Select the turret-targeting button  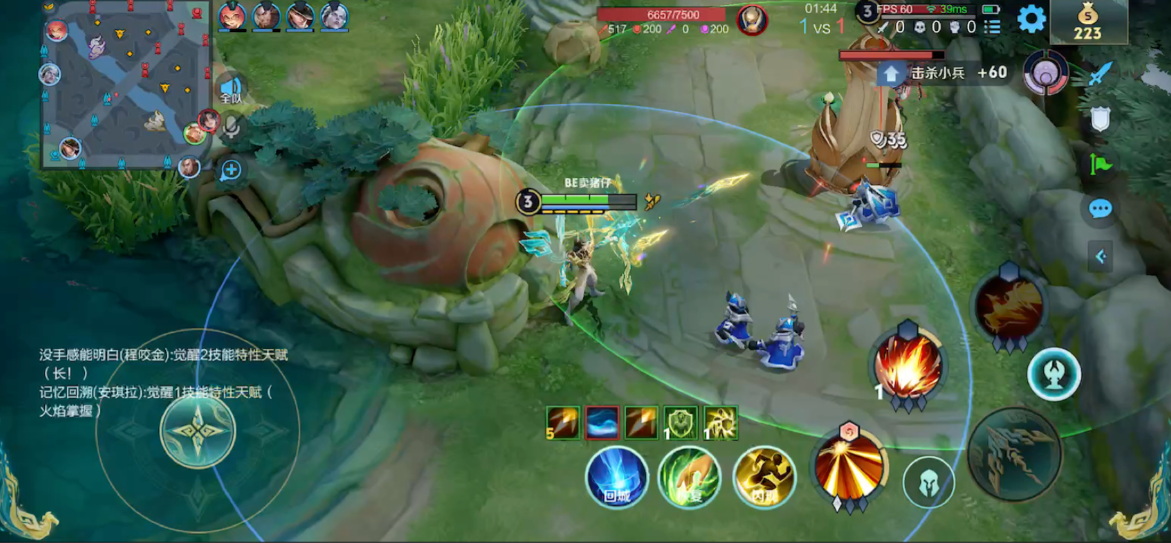click(1054, 374)
